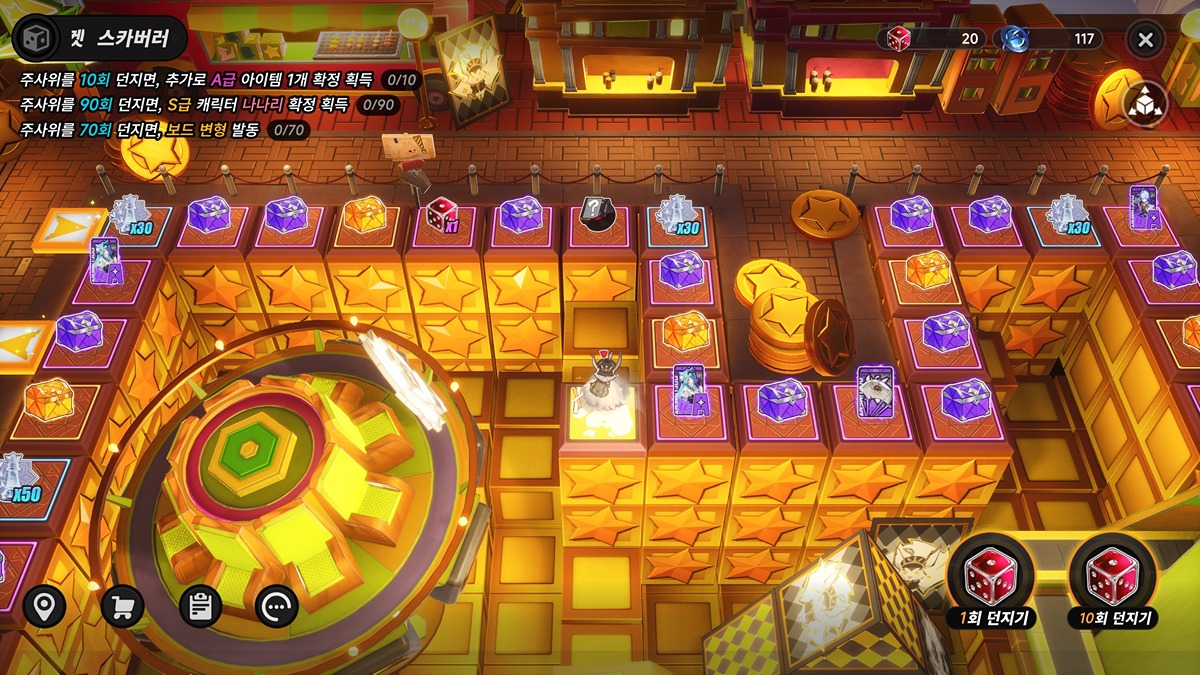Image resolution: width=1200 pixels, height=675 pixels.
Task: Select the red dice currency counter icon
Action: point(899,40)
